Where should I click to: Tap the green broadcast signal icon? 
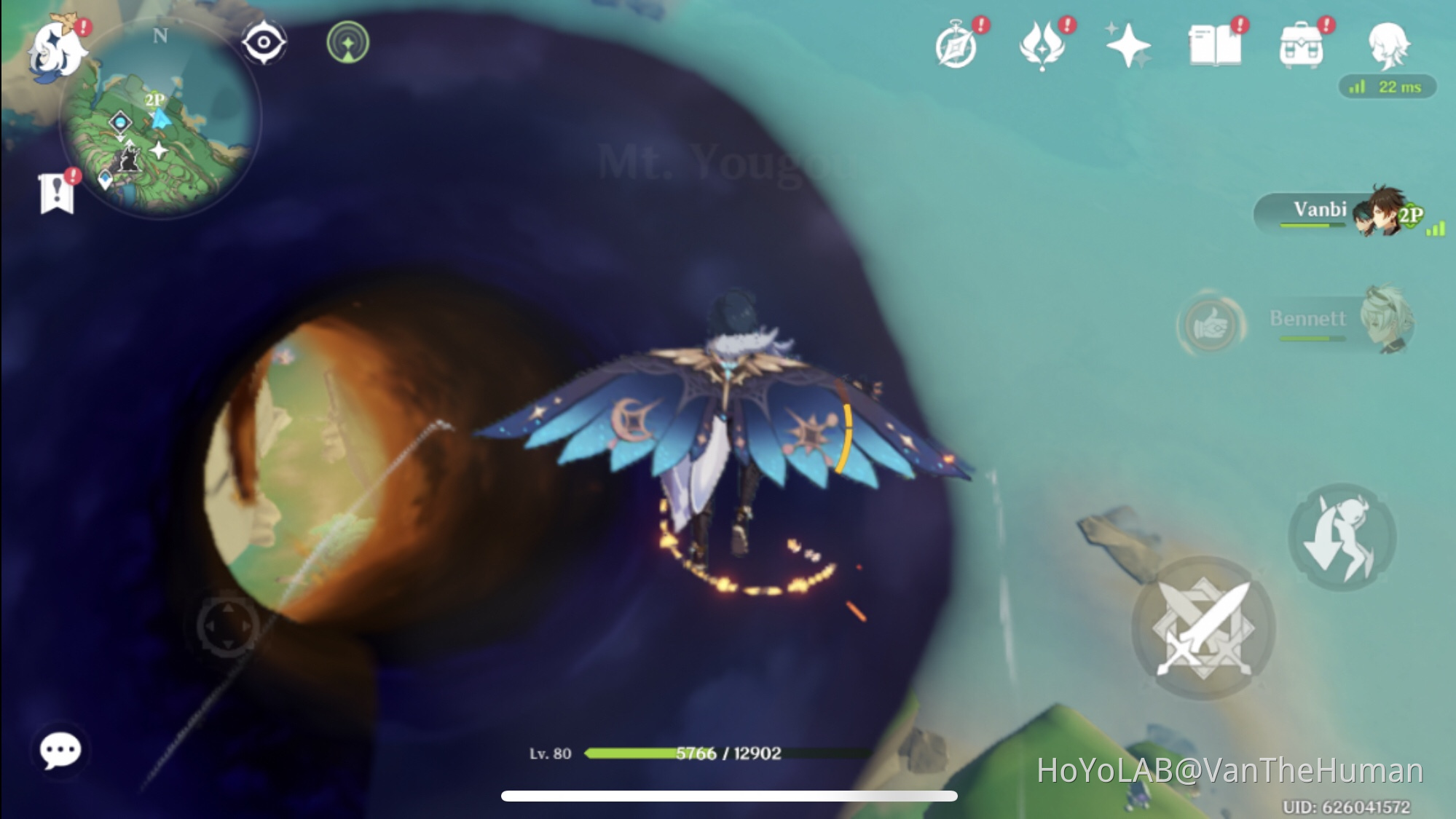(347, 44)
